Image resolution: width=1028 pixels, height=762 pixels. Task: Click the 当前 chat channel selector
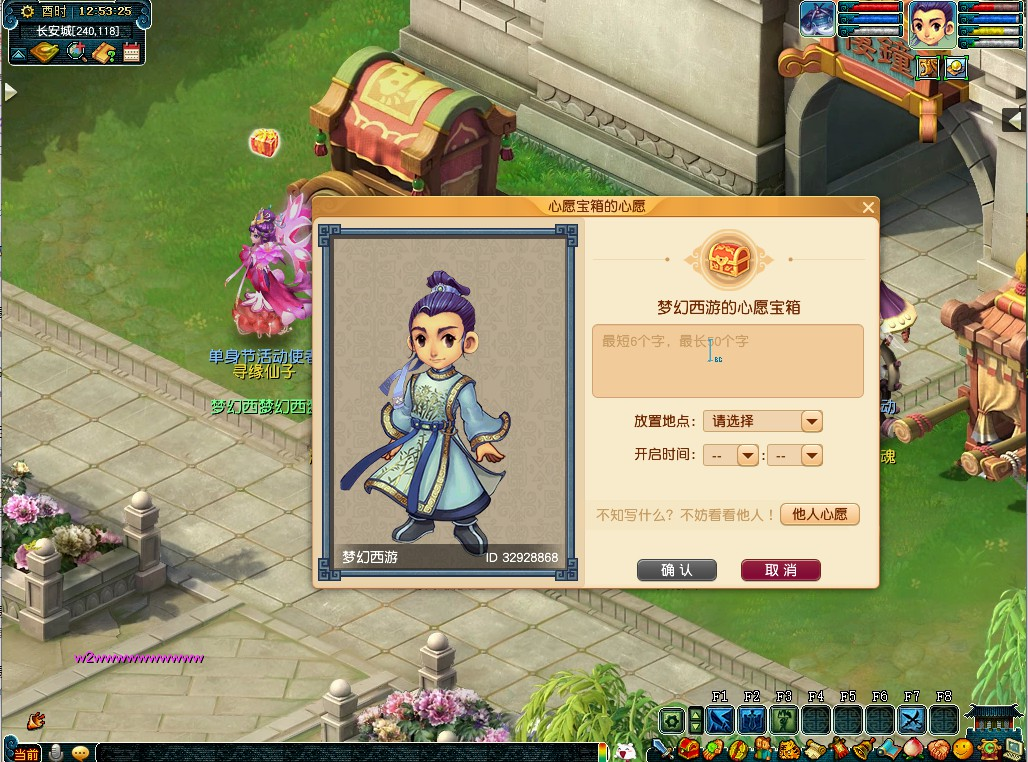tap(27, 753)
